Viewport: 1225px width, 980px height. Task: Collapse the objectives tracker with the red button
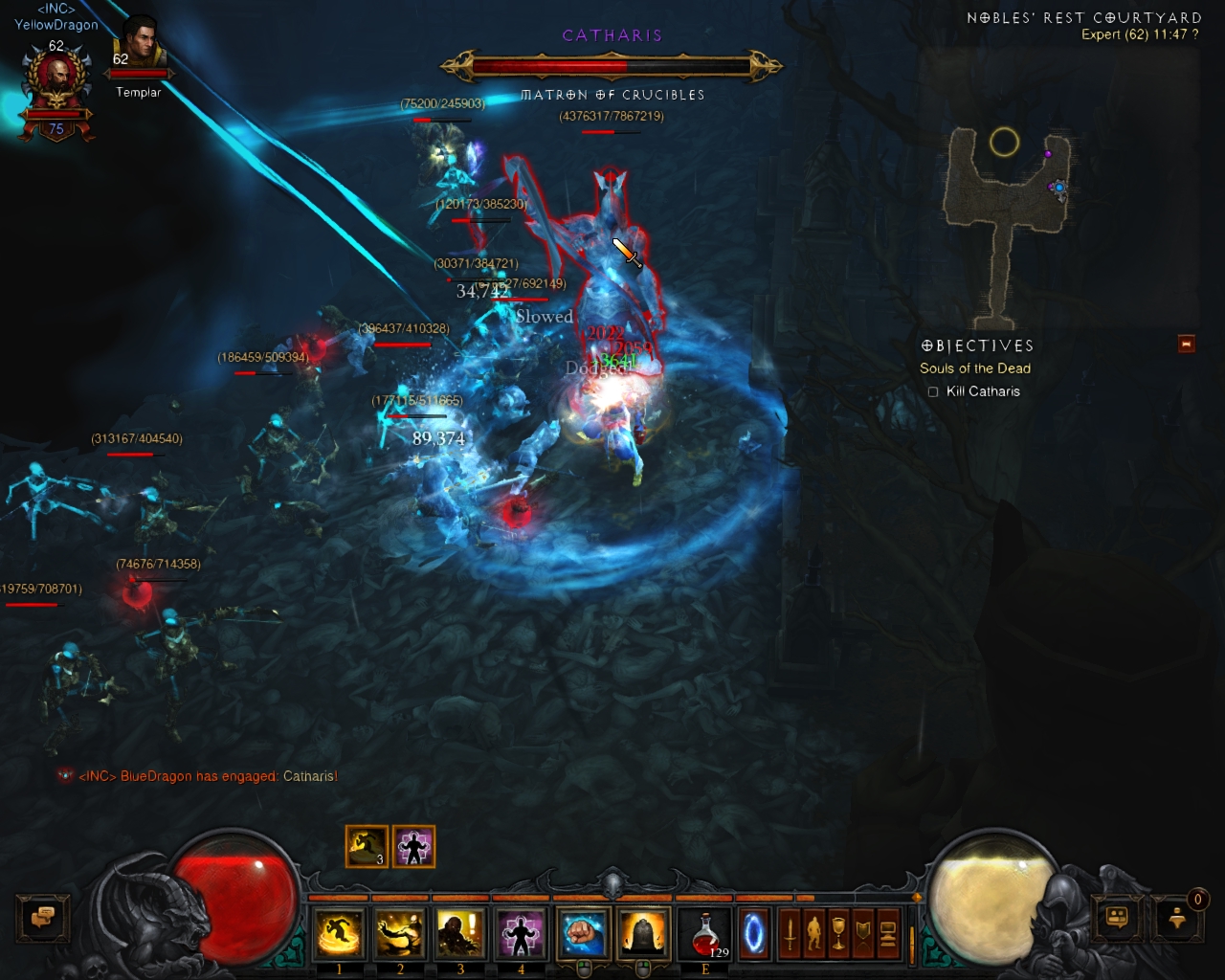point(1187,344)
